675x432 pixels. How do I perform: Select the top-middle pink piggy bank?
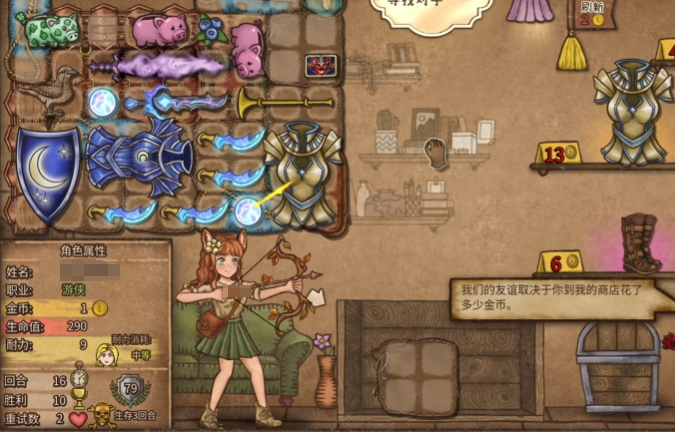pyautogui.click(x=160, y=30)
